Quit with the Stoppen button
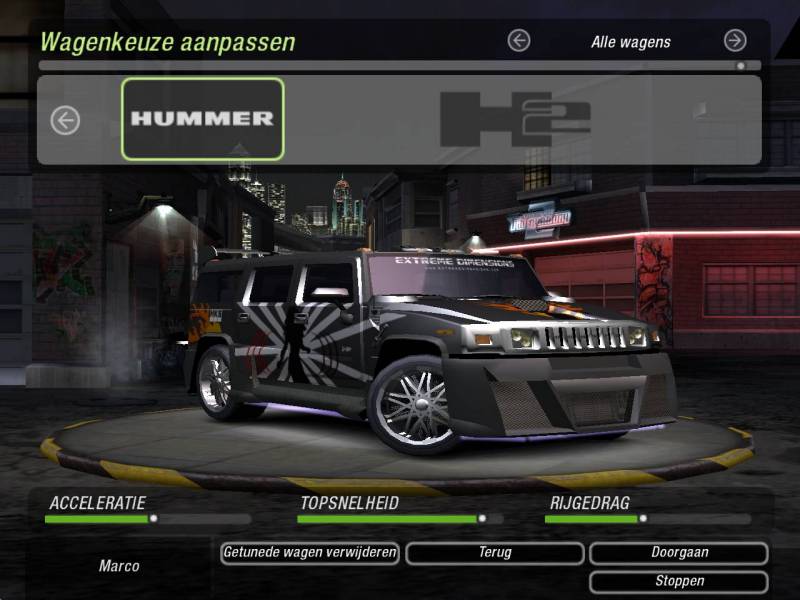Image resolution: width=800 pixels, height=600 pixels. (678, 581)
